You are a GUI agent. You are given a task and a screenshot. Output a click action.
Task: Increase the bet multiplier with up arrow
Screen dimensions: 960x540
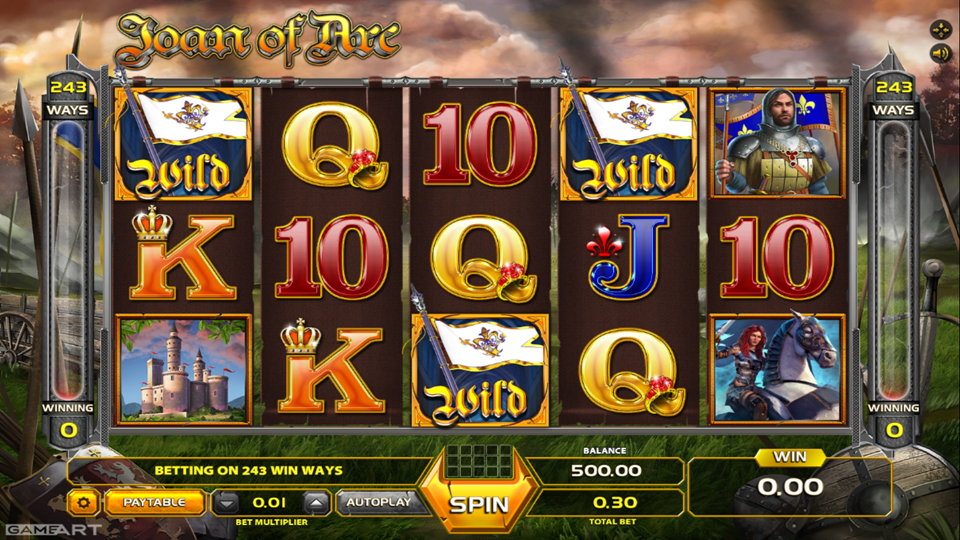(315, 502)
